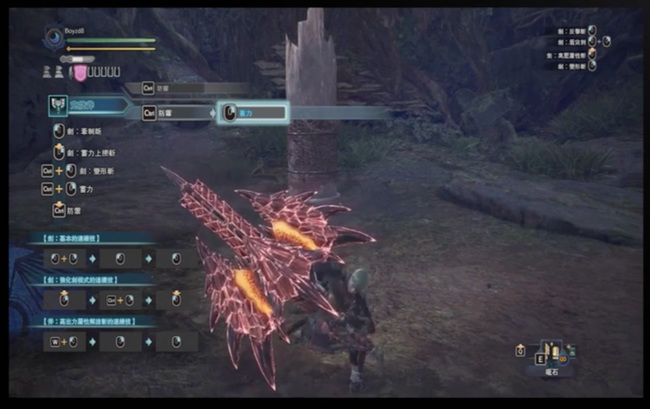Click the highlighted 蓄力 combo step
Viewport: 650px width, 409px height.
click(x=252, y=112)
